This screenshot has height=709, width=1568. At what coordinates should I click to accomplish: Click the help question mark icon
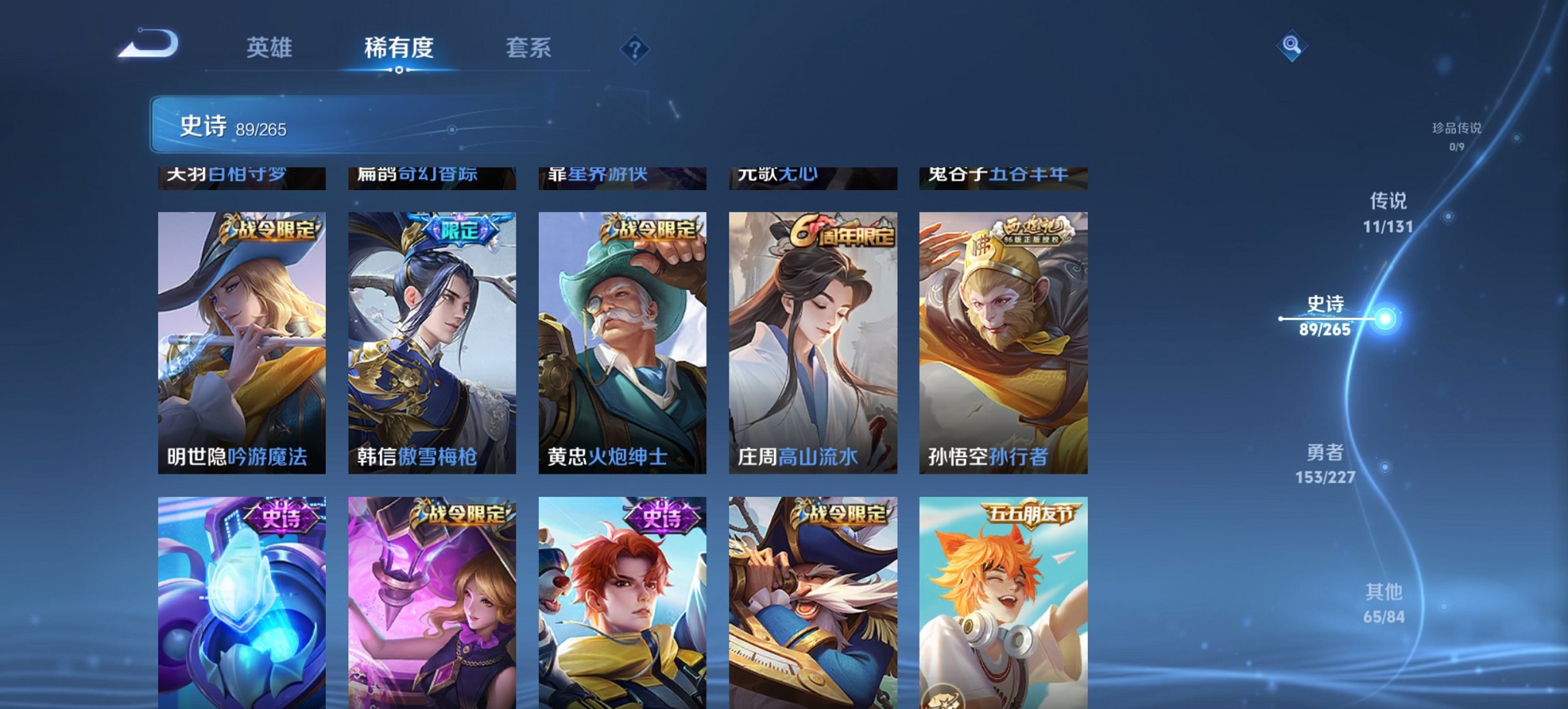pyautogui.click(x=636, y=48)
